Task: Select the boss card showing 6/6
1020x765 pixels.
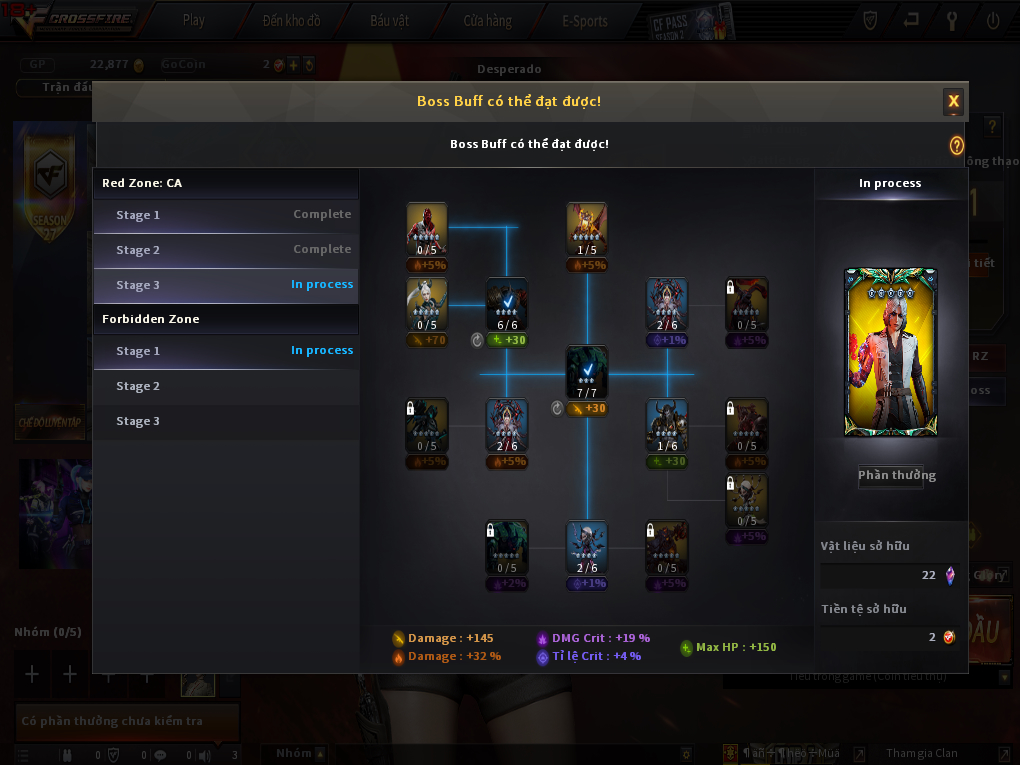Action: (x=507, y=304)
